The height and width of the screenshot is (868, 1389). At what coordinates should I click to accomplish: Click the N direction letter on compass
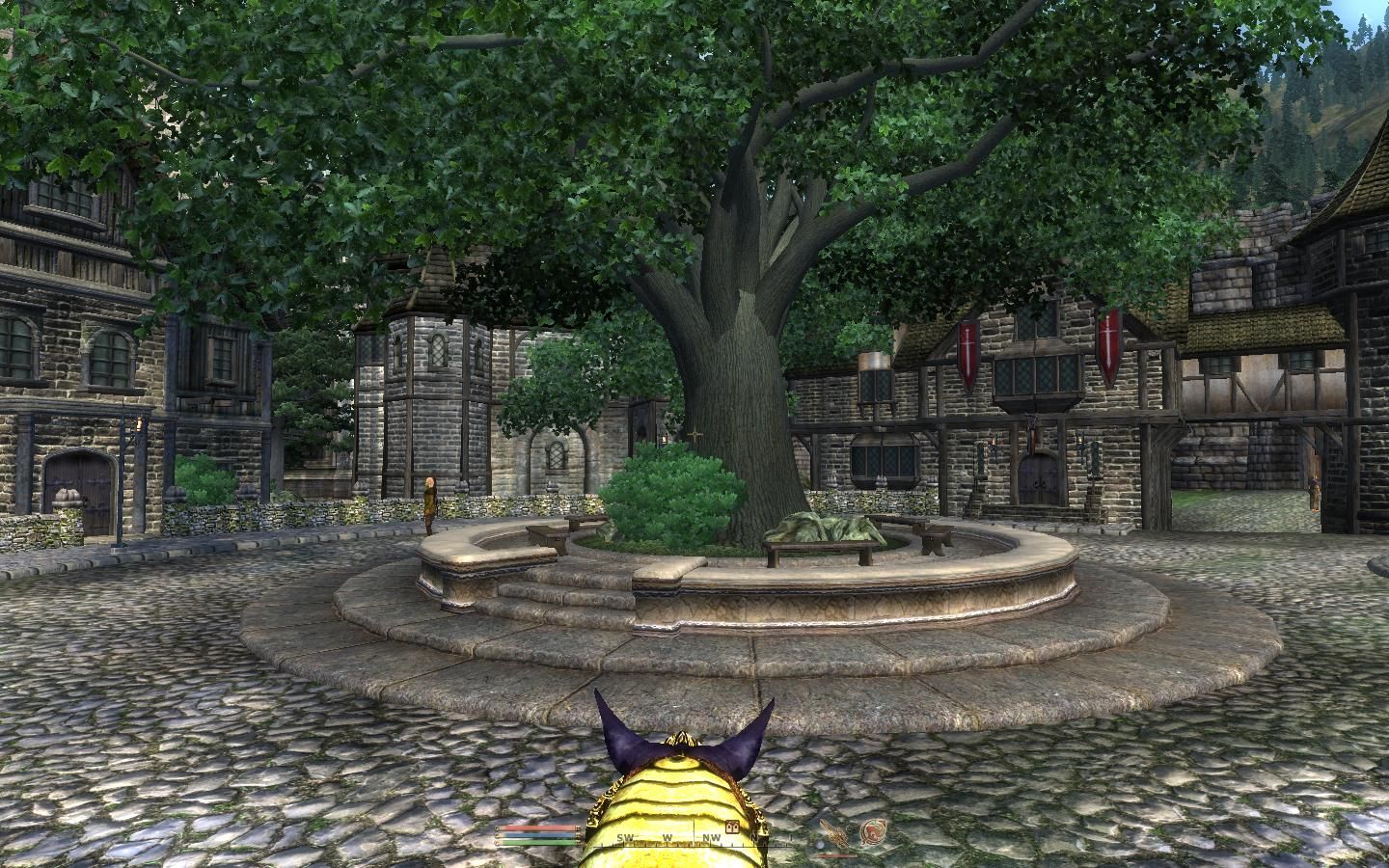pyautogui.click(x=755, y=839)
